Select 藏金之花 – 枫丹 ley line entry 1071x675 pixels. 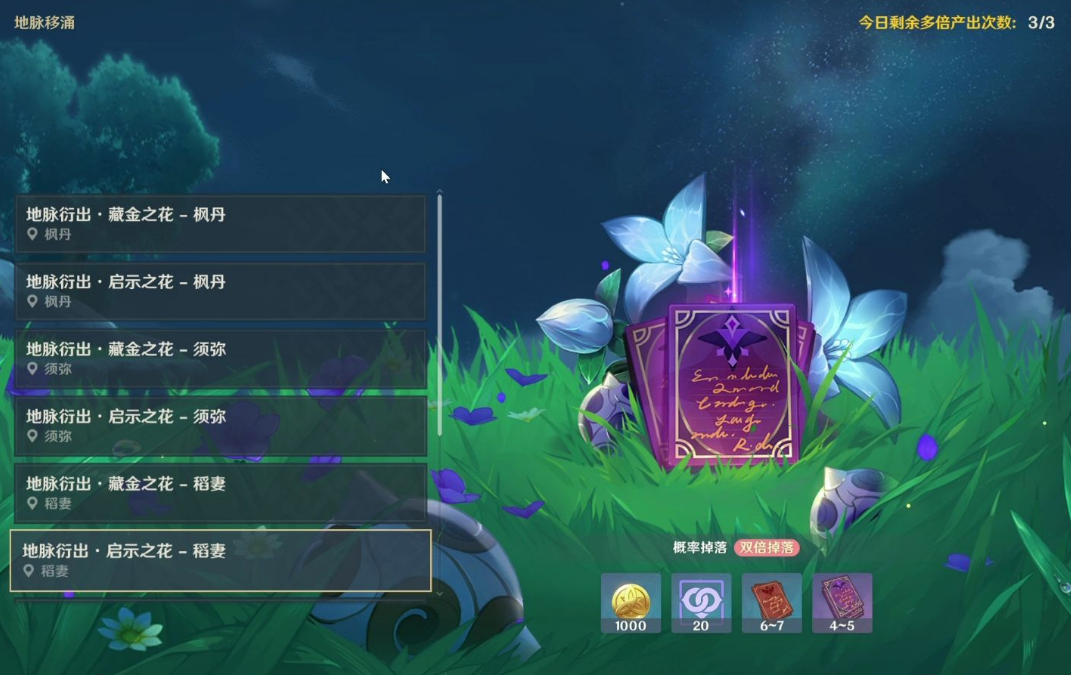point(220,223)
